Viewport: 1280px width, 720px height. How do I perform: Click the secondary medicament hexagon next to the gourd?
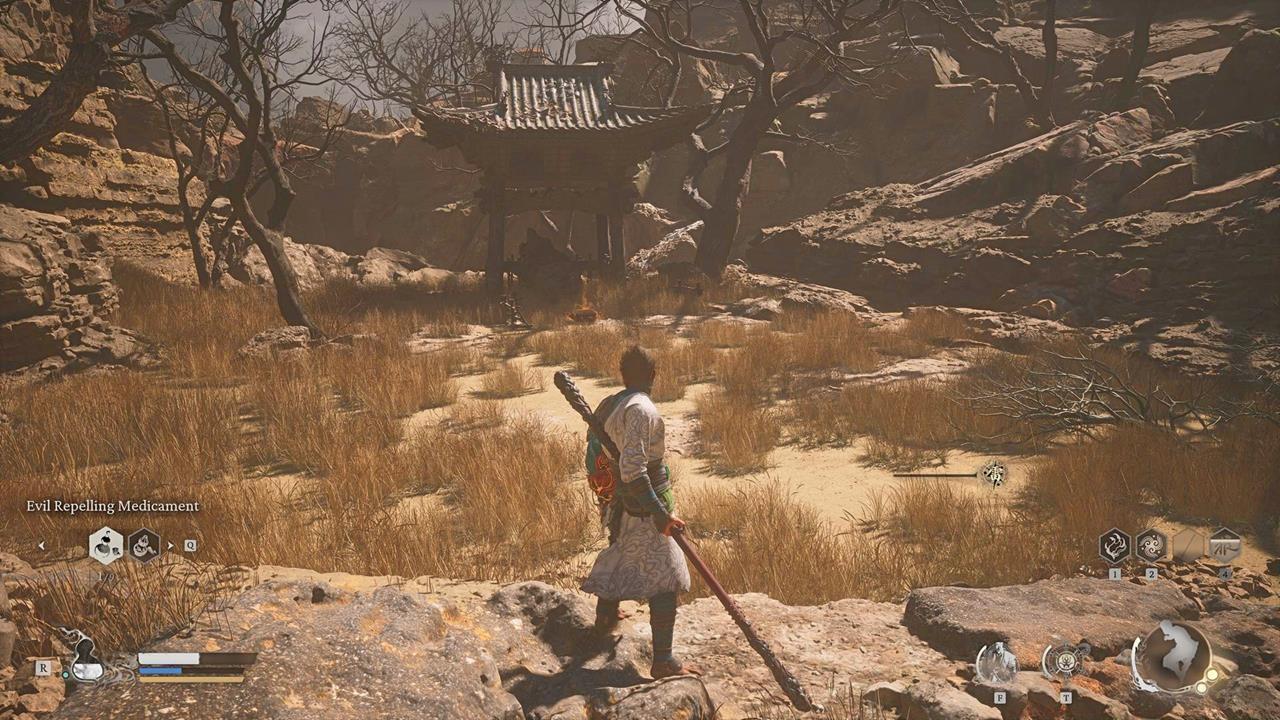(x=143, y=547)
